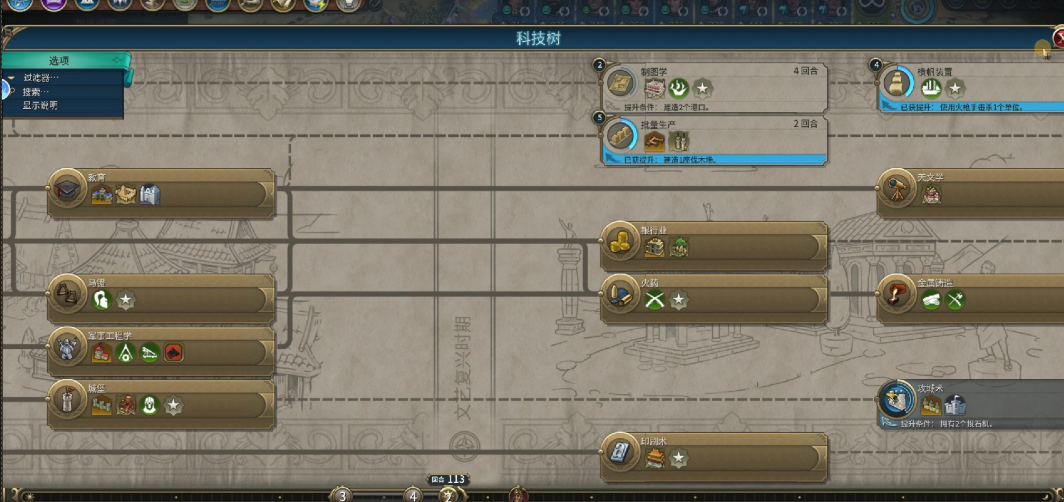Click the 显示说明 show key option
Viewport: 1064px width, 502px height.
[41, 105]
